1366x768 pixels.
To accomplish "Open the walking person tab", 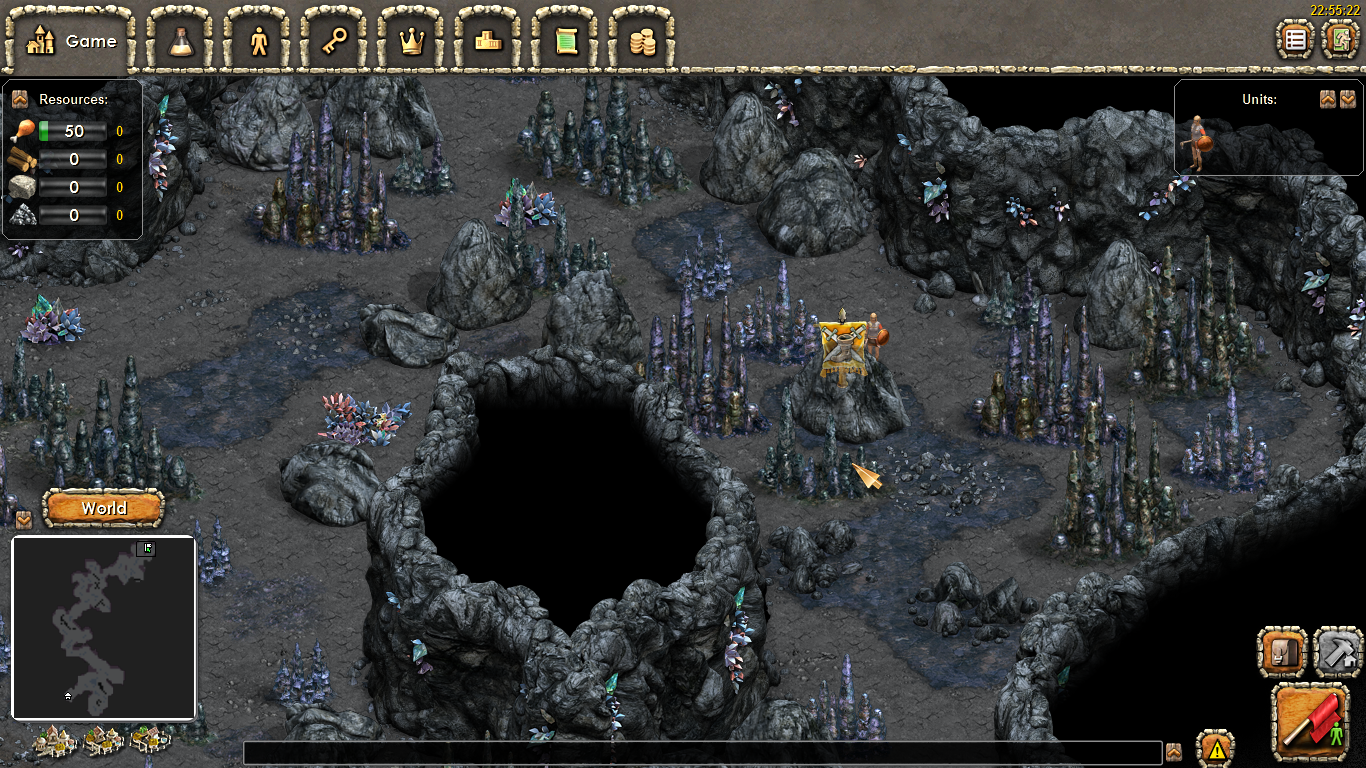I will click(259, 41).
